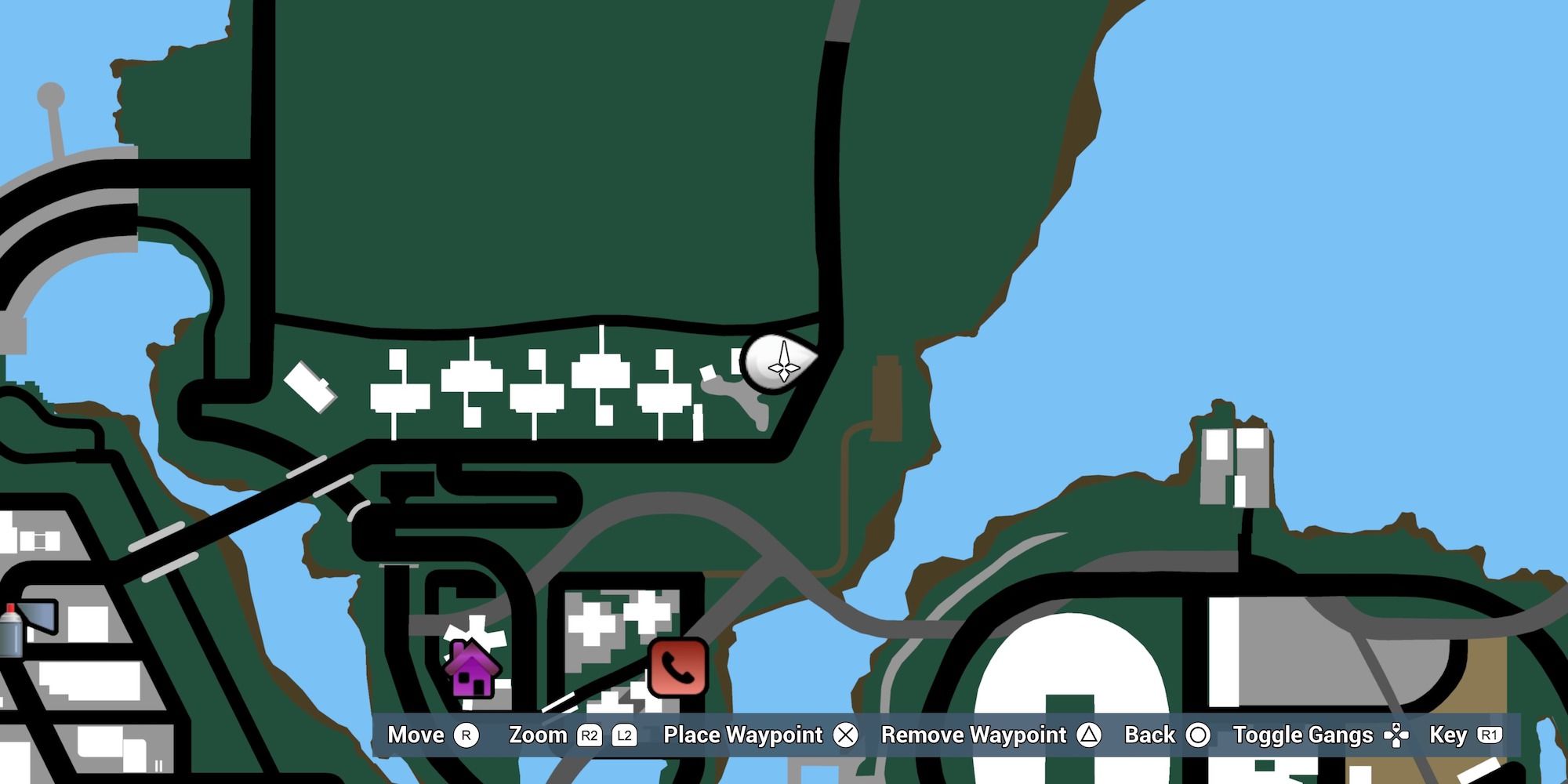This screenshot has width=1568, height=784.
Task: Click the Circle glyph next to Back
Action: (1198, 735)
